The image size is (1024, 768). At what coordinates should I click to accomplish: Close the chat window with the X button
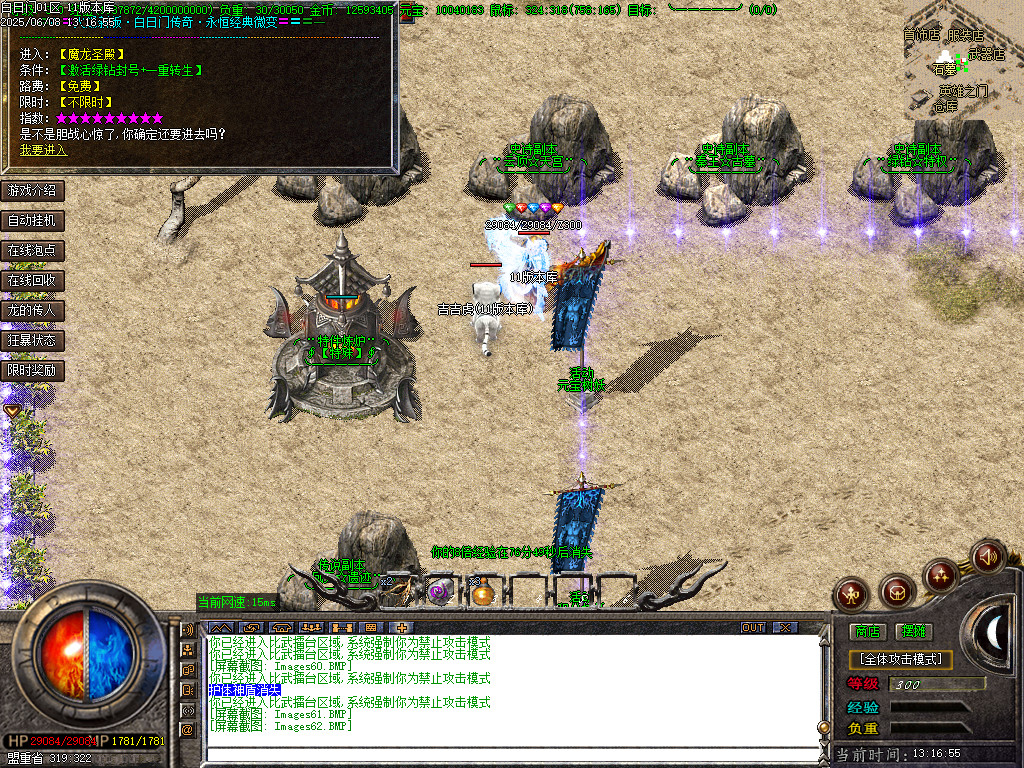(786, 627)
